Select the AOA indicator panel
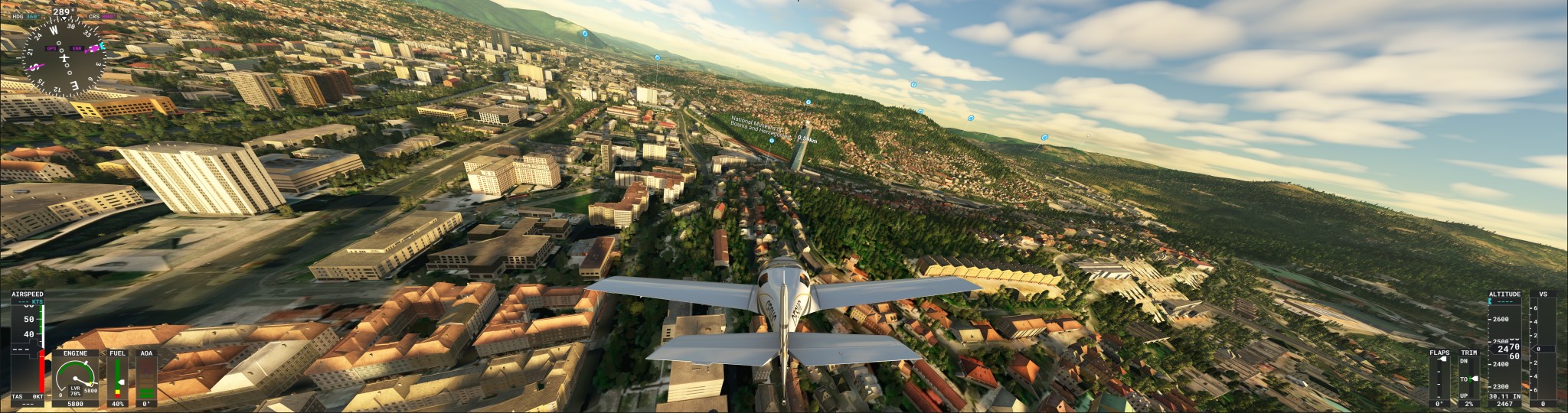1568x413 pixels. tap(145, 378)
